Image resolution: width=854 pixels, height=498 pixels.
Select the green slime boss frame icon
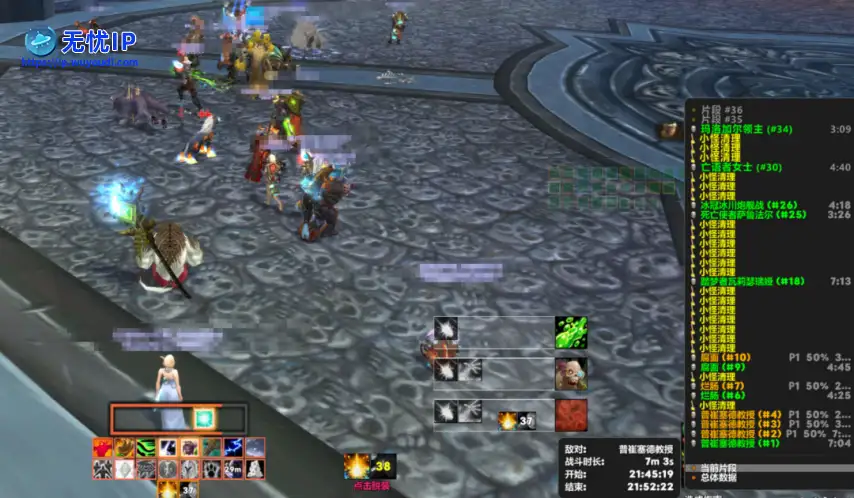pos(571,333)
